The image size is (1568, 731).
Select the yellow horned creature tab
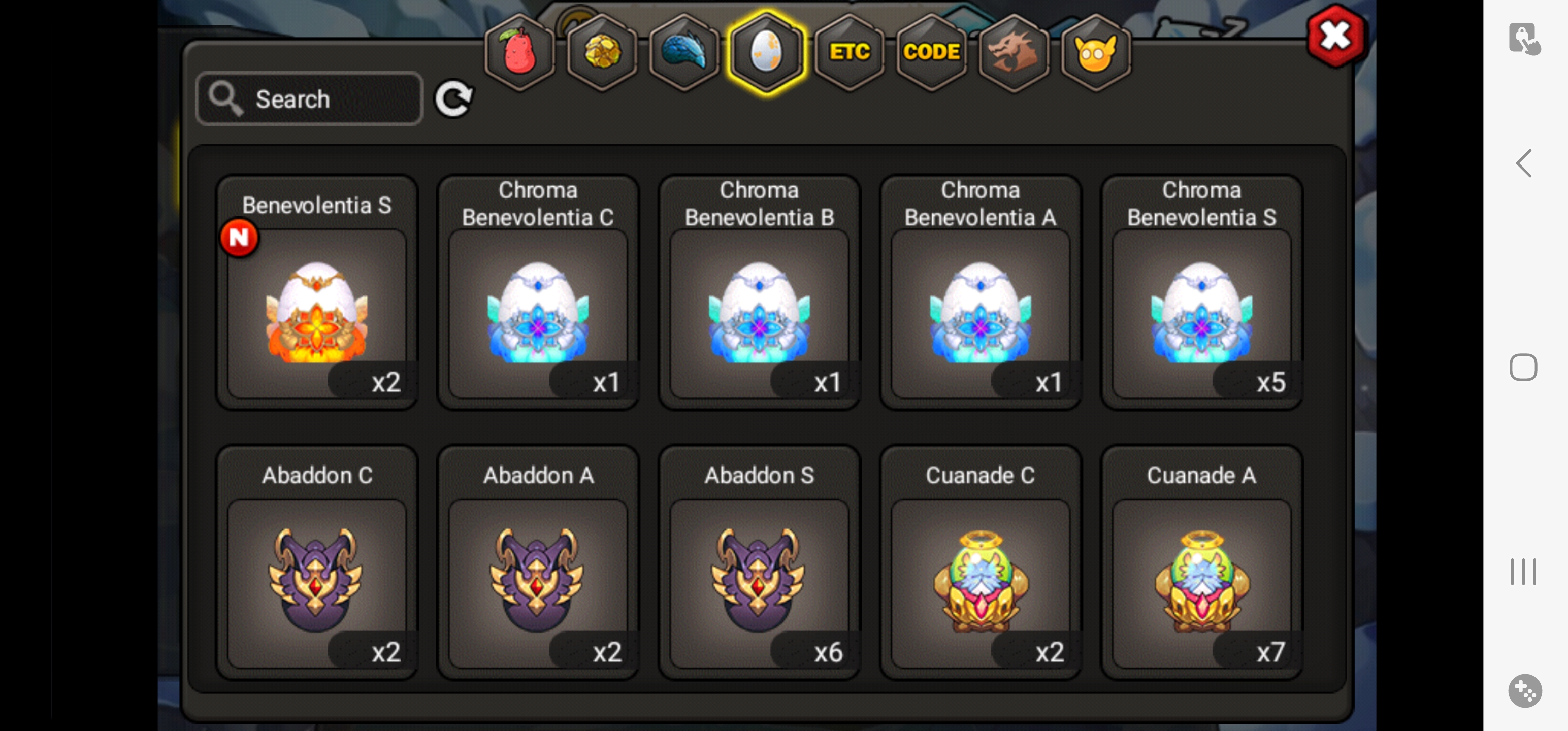pos(1096,52)
